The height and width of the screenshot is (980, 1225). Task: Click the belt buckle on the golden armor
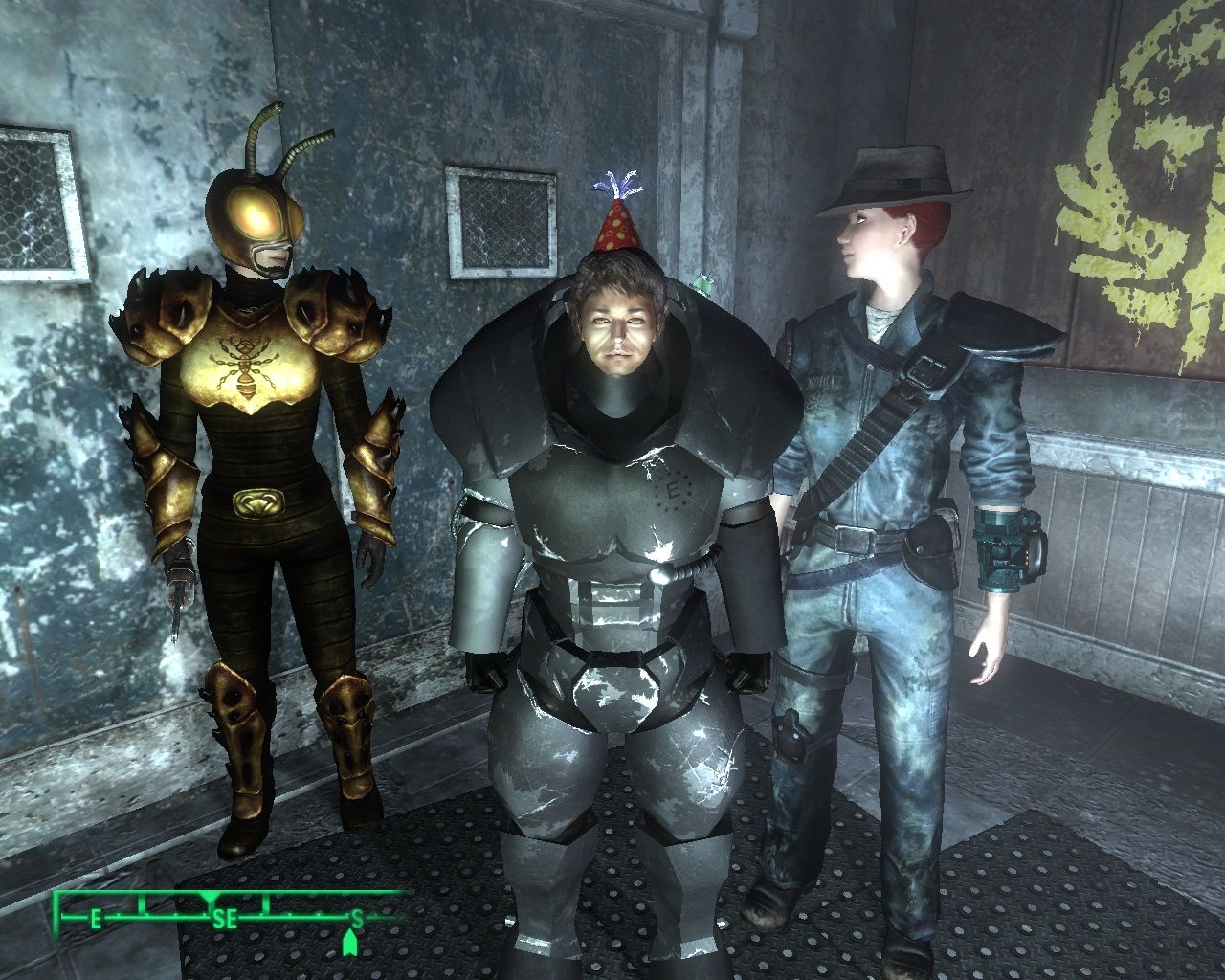[260, 500]
